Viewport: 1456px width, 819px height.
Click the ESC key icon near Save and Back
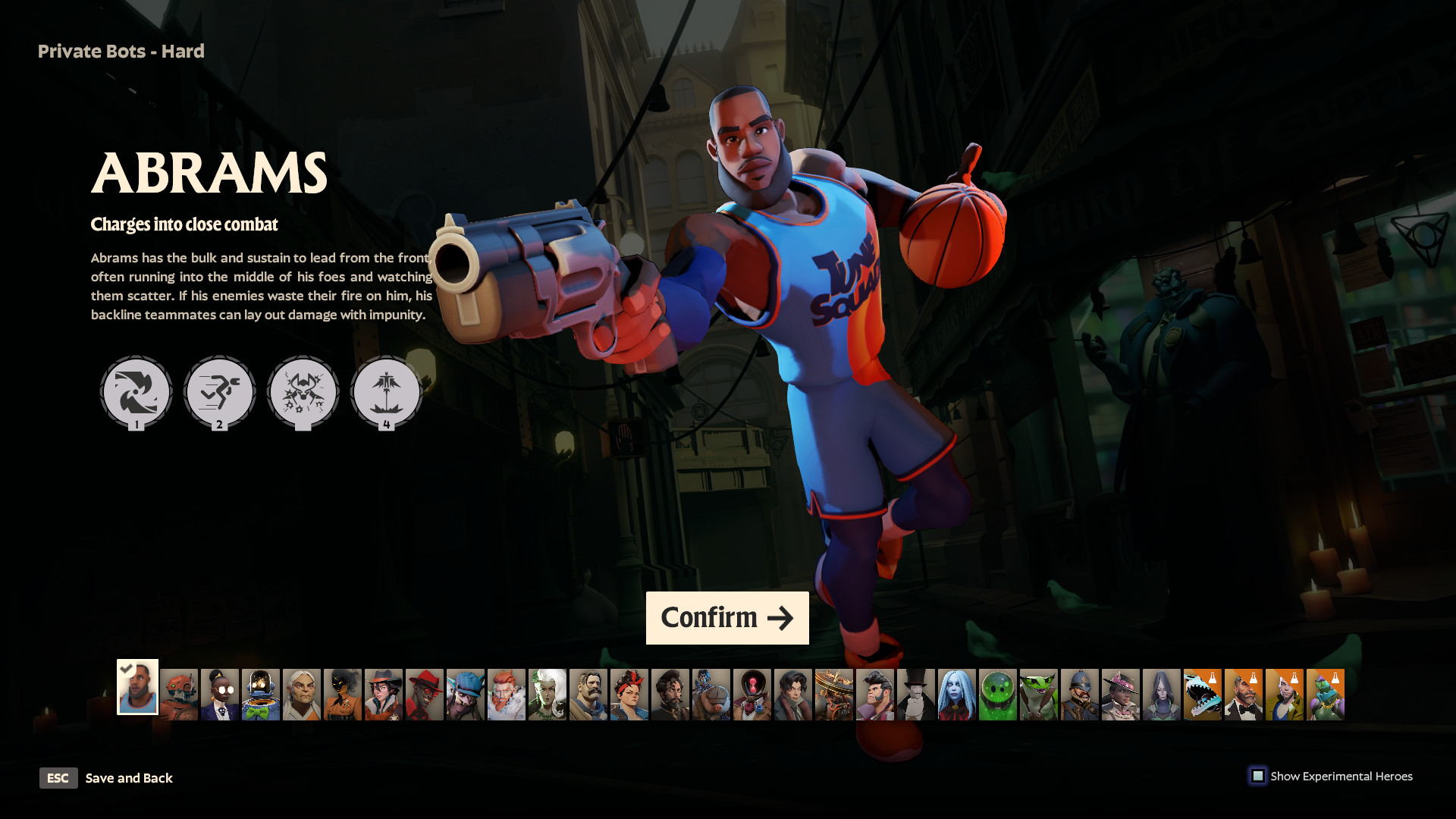point(58,778)
